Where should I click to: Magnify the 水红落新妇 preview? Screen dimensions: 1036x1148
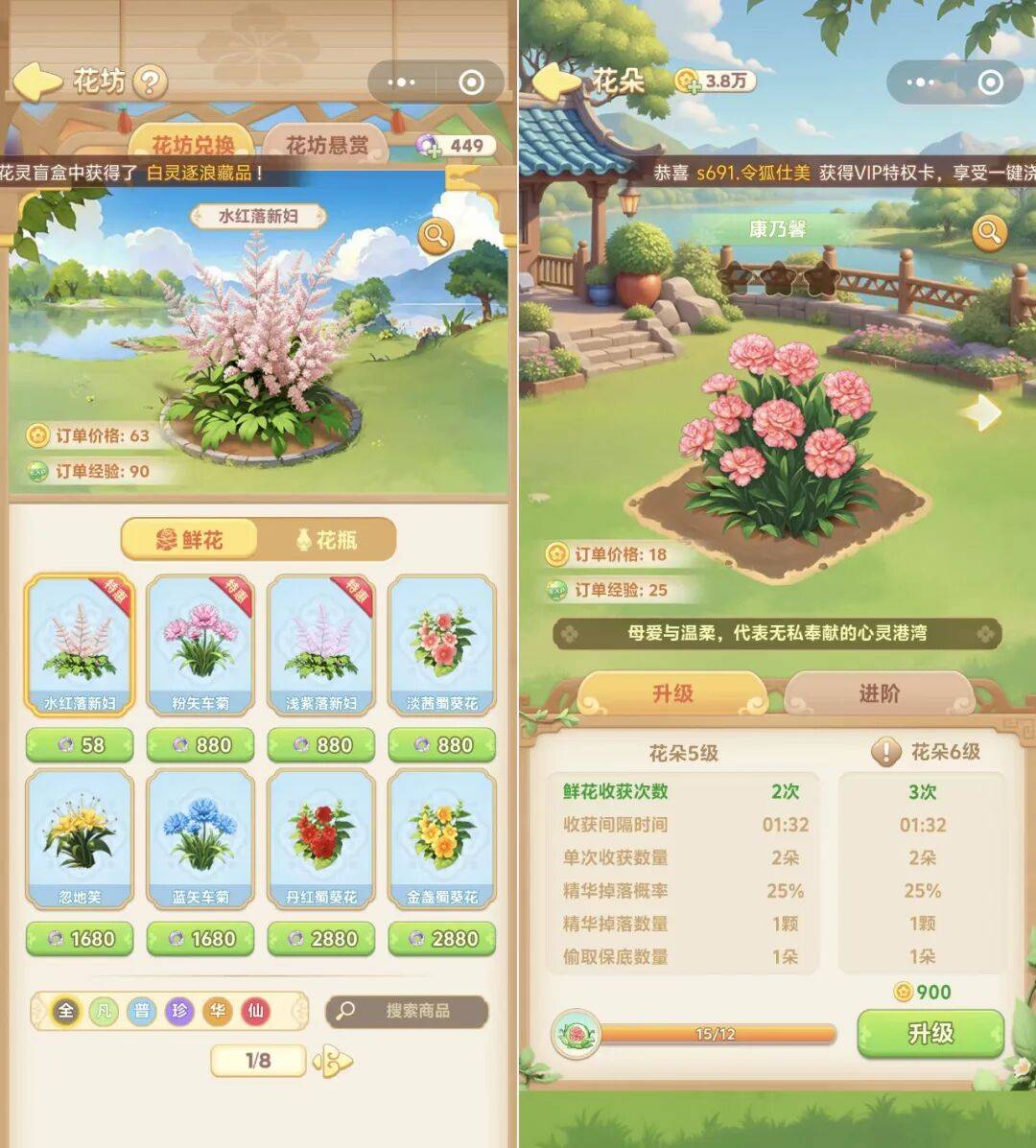coord(436,235)
